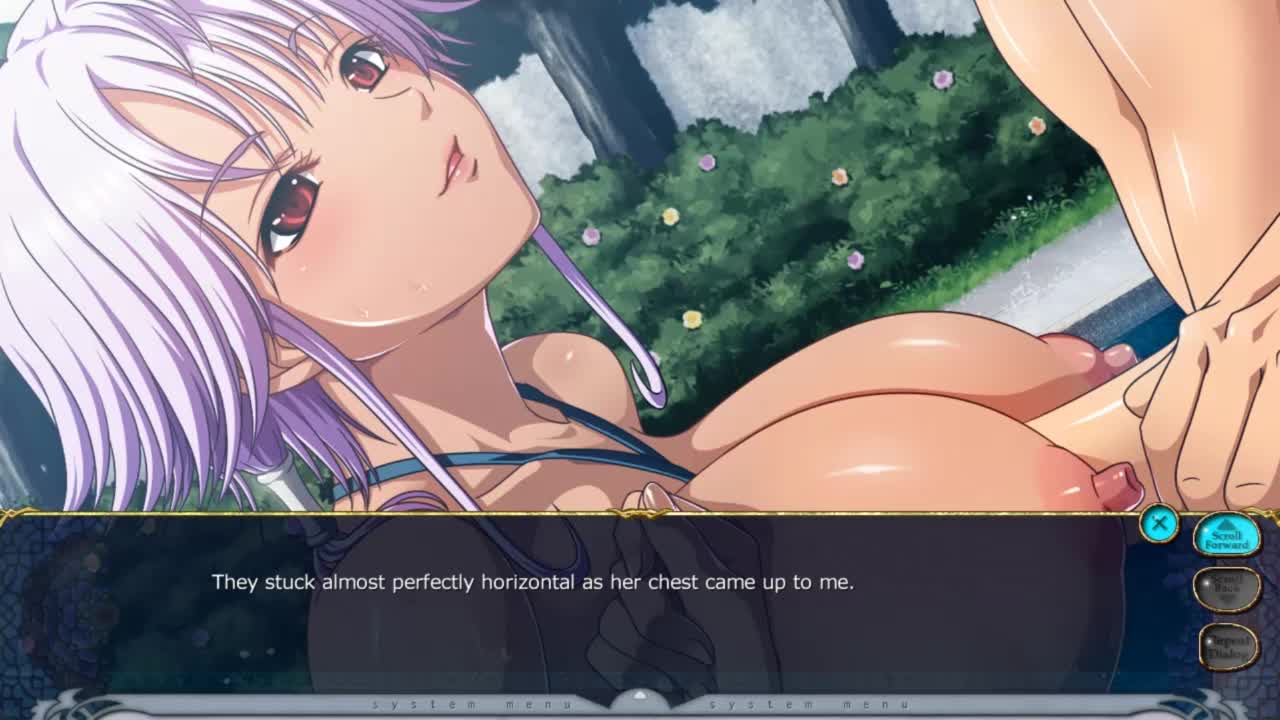
Task: Click the Scroll Forward button
Action: (x=1226, y=537)
